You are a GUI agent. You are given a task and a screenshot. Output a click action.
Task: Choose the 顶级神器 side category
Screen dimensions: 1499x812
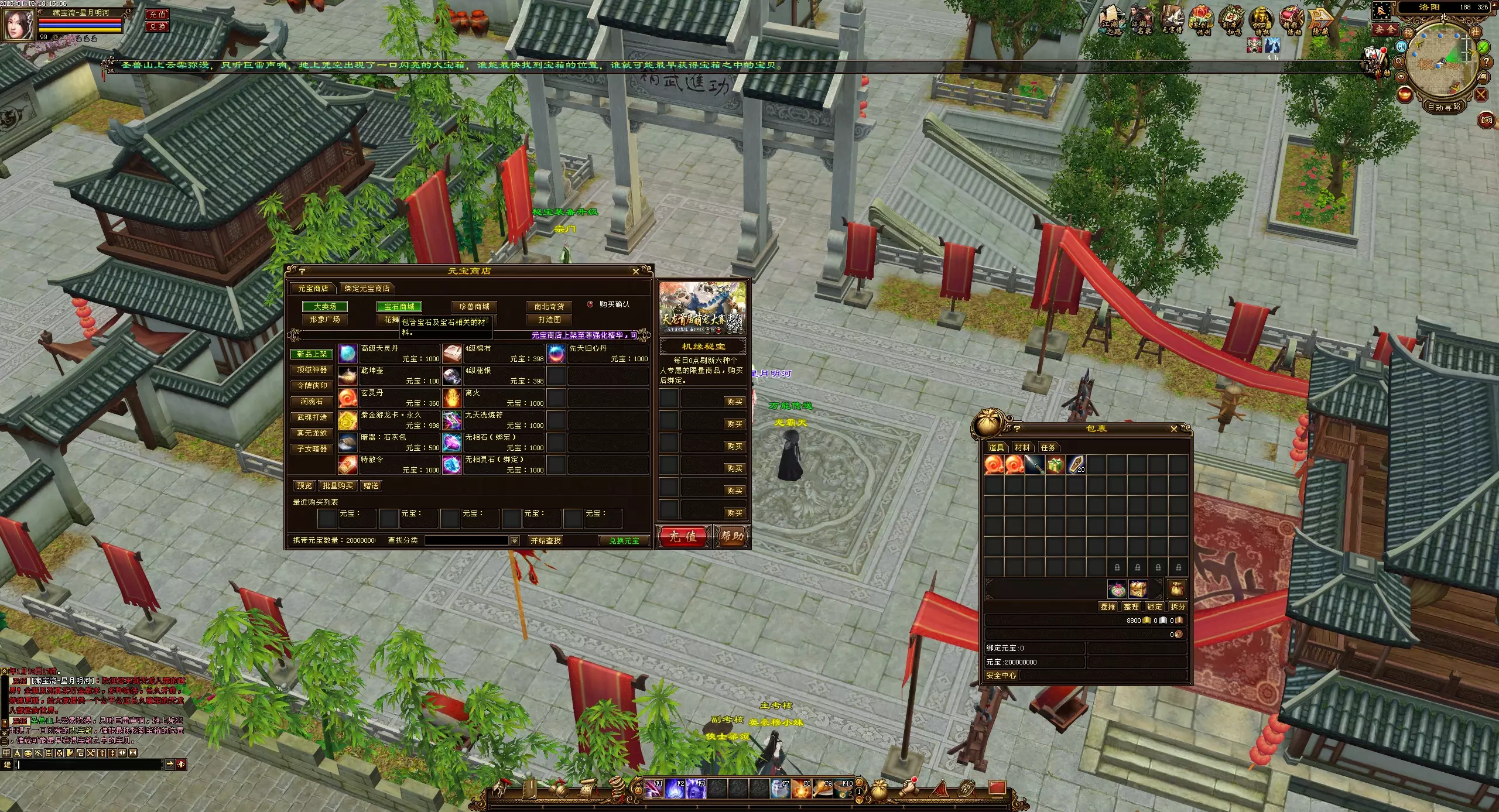(312, 370)
